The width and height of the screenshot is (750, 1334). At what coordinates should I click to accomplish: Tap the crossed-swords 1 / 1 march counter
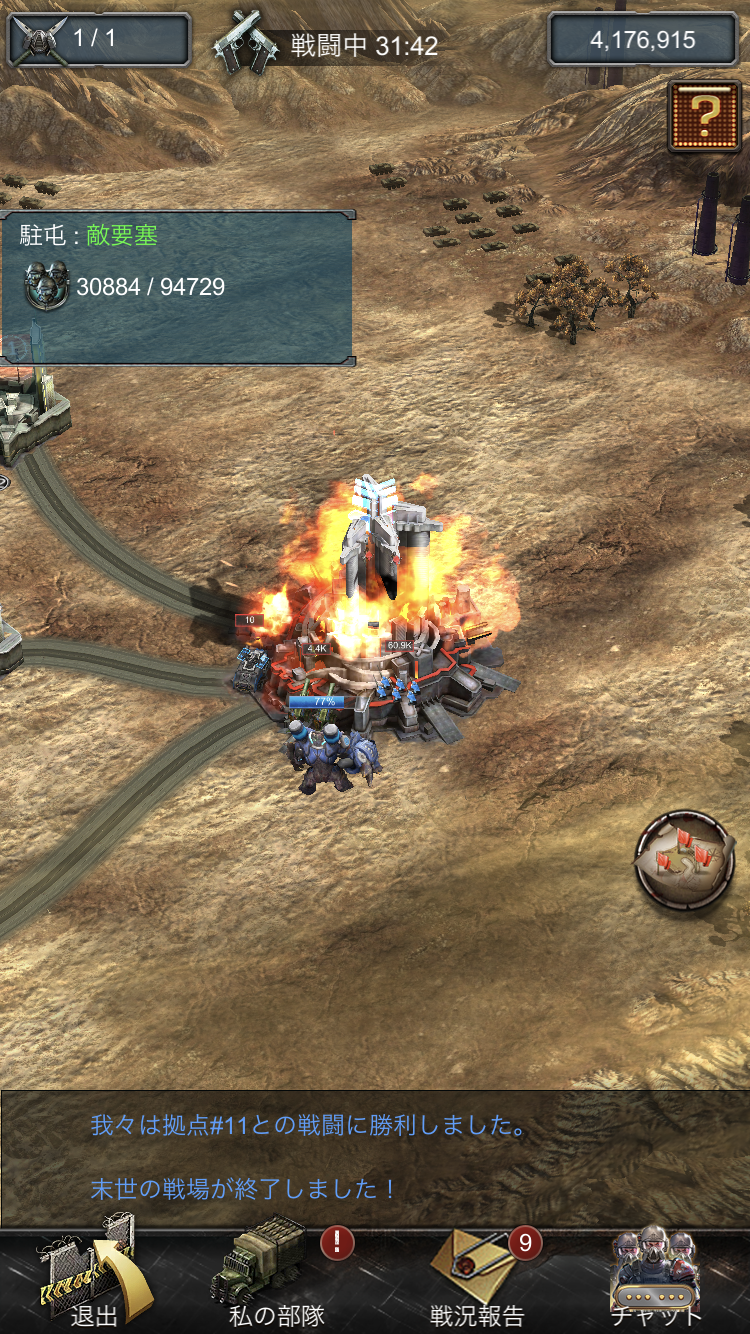pos(98,40)
